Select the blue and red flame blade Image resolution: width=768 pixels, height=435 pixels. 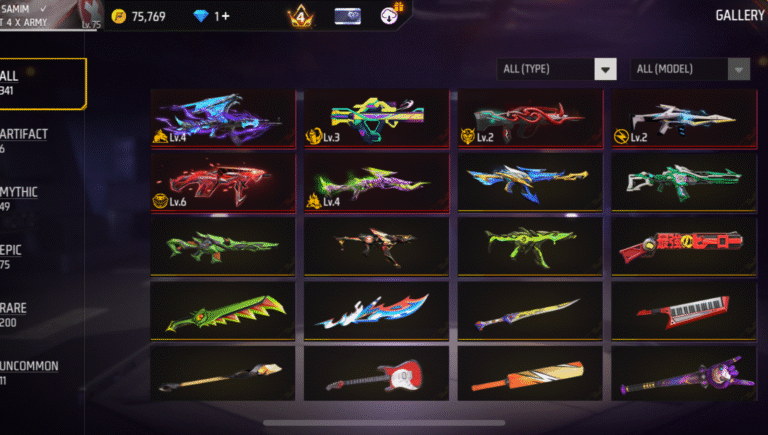(377, 311)
